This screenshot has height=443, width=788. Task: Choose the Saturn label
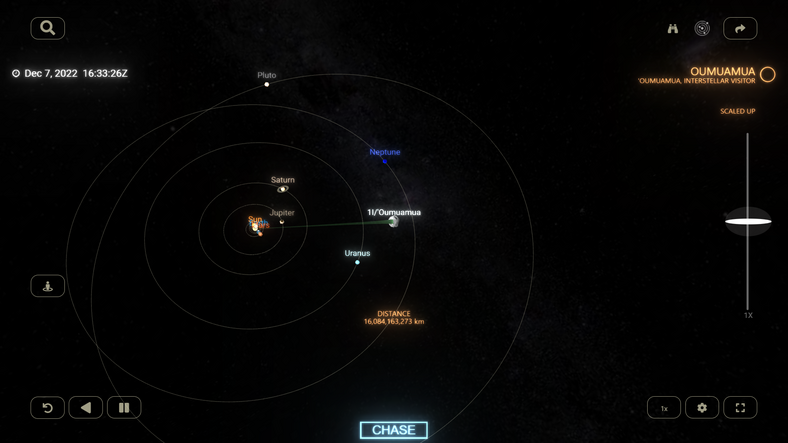pos(283,180)
